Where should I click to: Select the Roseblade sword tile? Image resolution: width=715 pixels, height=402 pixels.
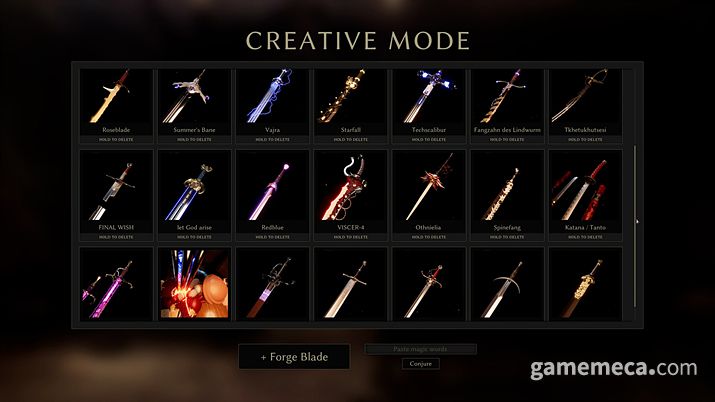[117, 100]
